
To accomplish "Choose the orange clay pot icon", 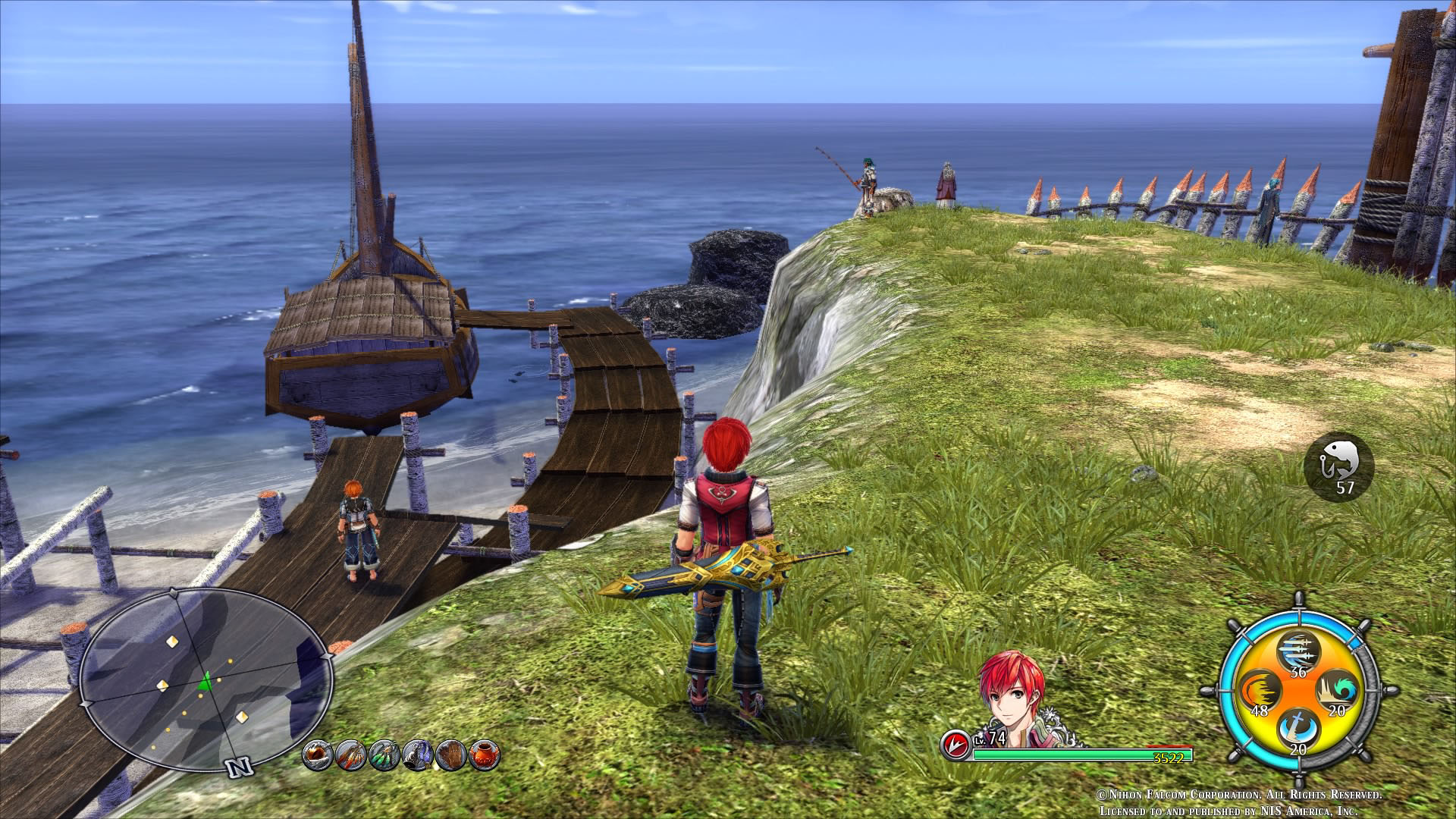I will click(483, 755).
